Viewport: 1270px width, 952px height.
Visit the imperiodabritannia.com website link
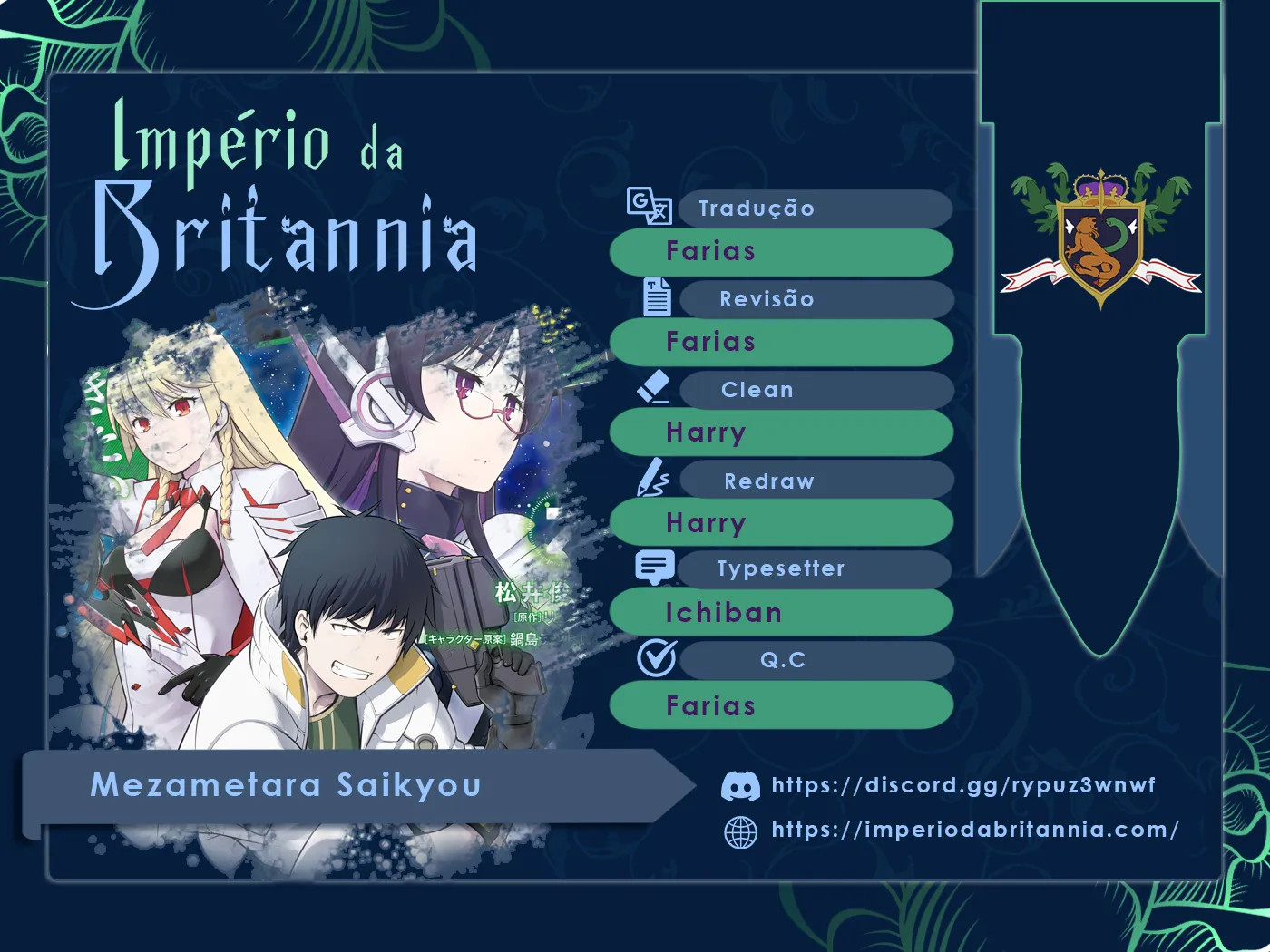(x=974, y=830)
